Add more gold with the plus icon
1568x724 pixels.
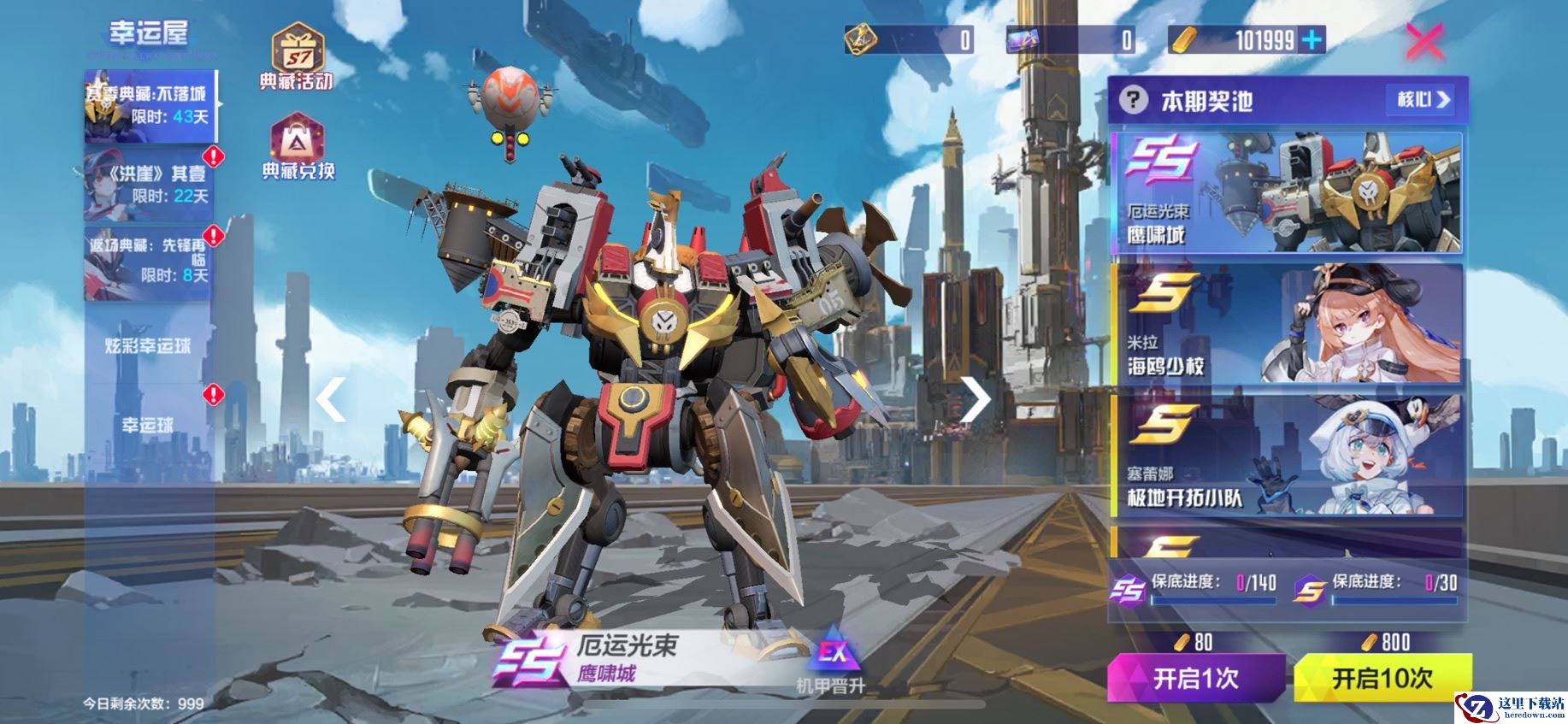pos(1311,39)
